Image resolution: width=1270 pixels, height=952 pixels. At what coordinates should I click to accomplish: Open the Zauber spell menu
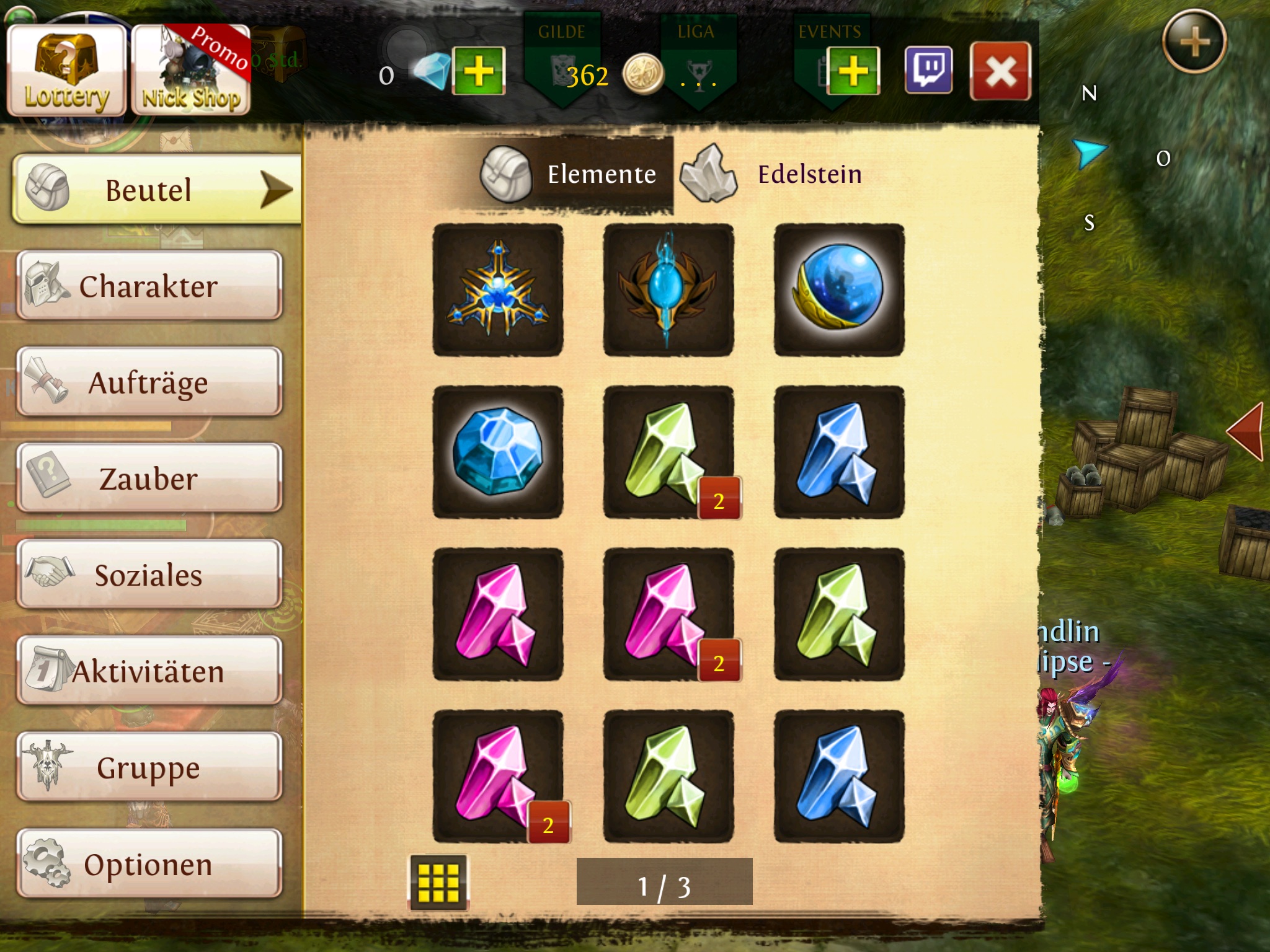click(149, 478)
